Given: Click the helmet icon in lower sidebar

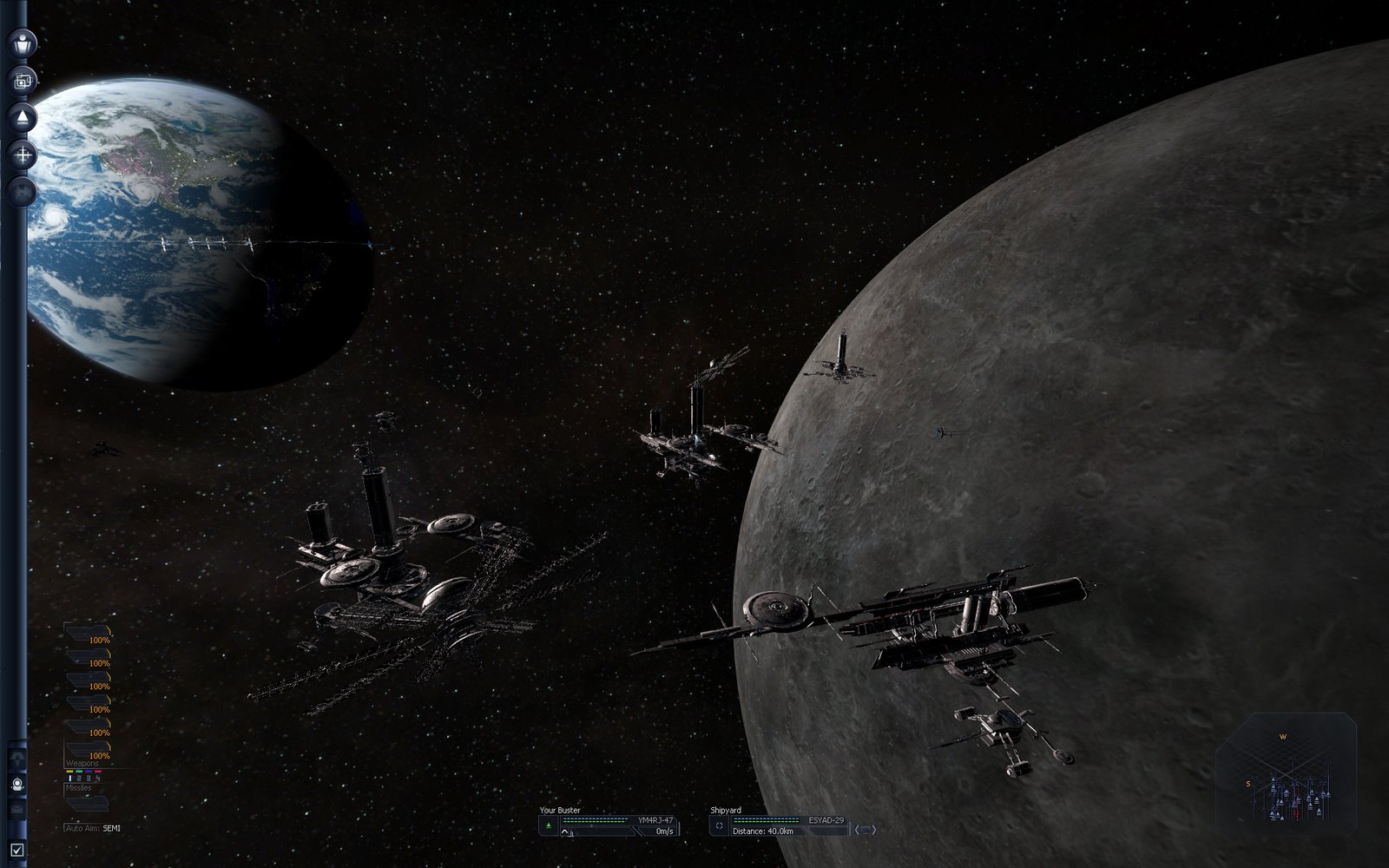Looking at the screenshot, I should [x=16, y=784].
